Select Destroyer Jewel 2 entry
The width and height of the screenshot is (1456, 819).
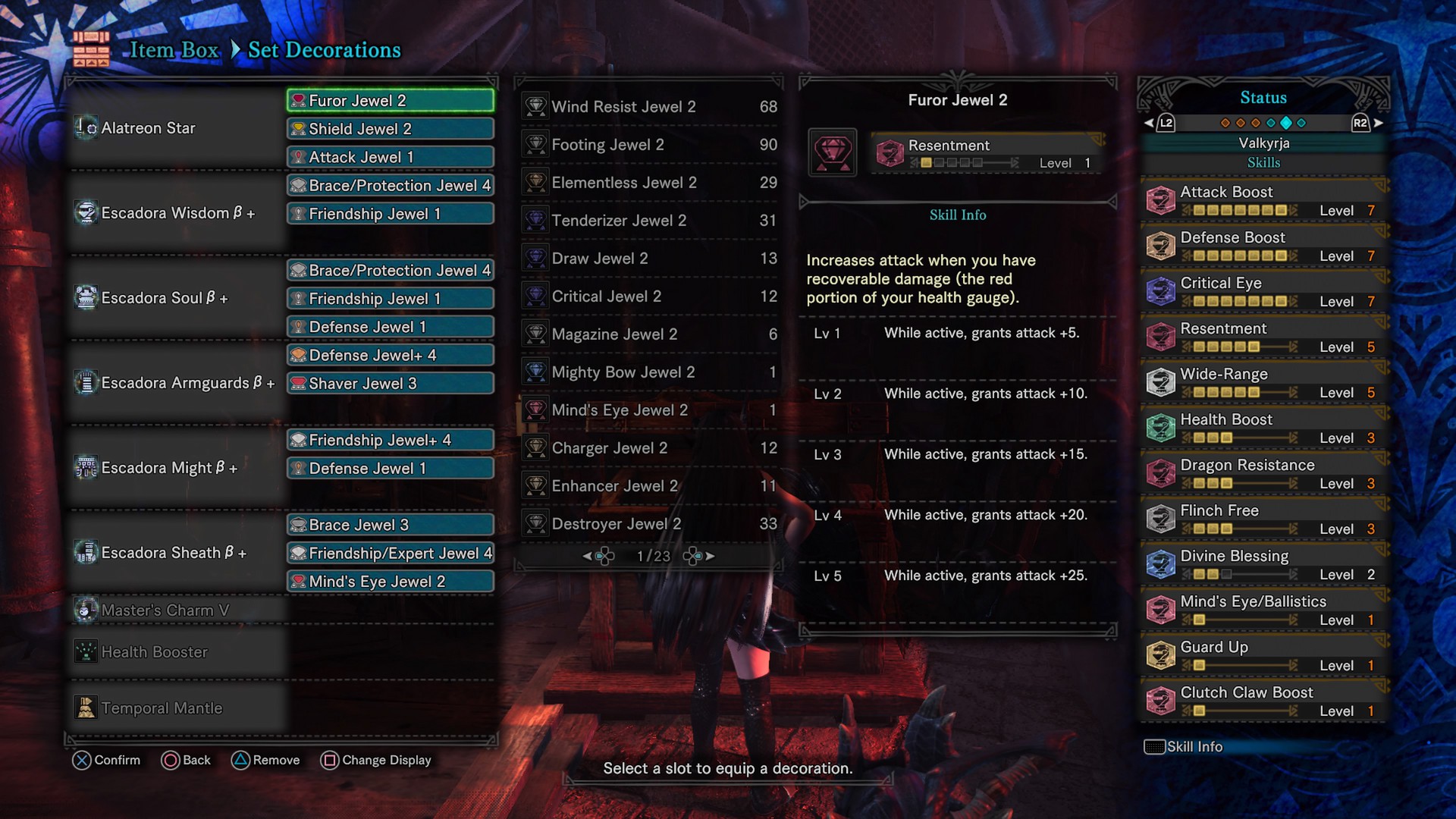(649, 524)
